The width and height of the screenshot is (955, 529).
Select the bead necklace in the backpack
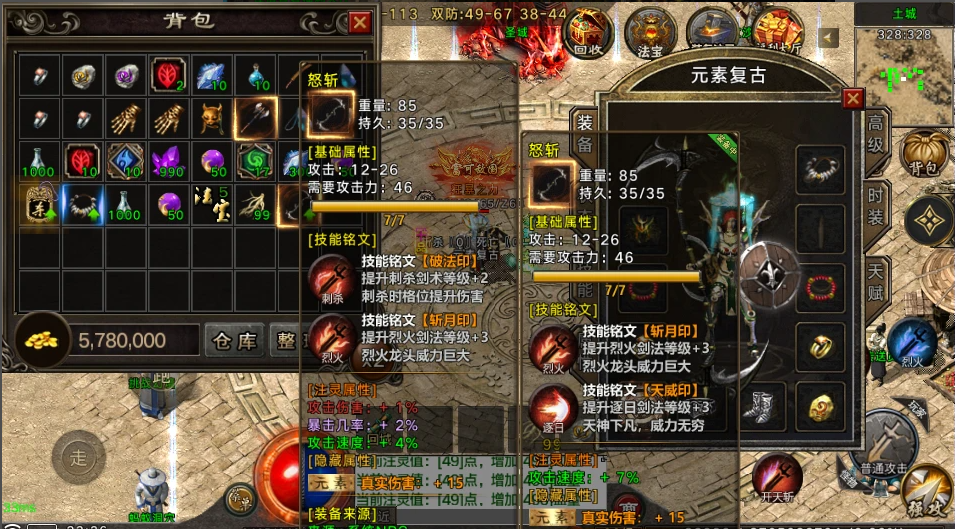click(80, 203)
